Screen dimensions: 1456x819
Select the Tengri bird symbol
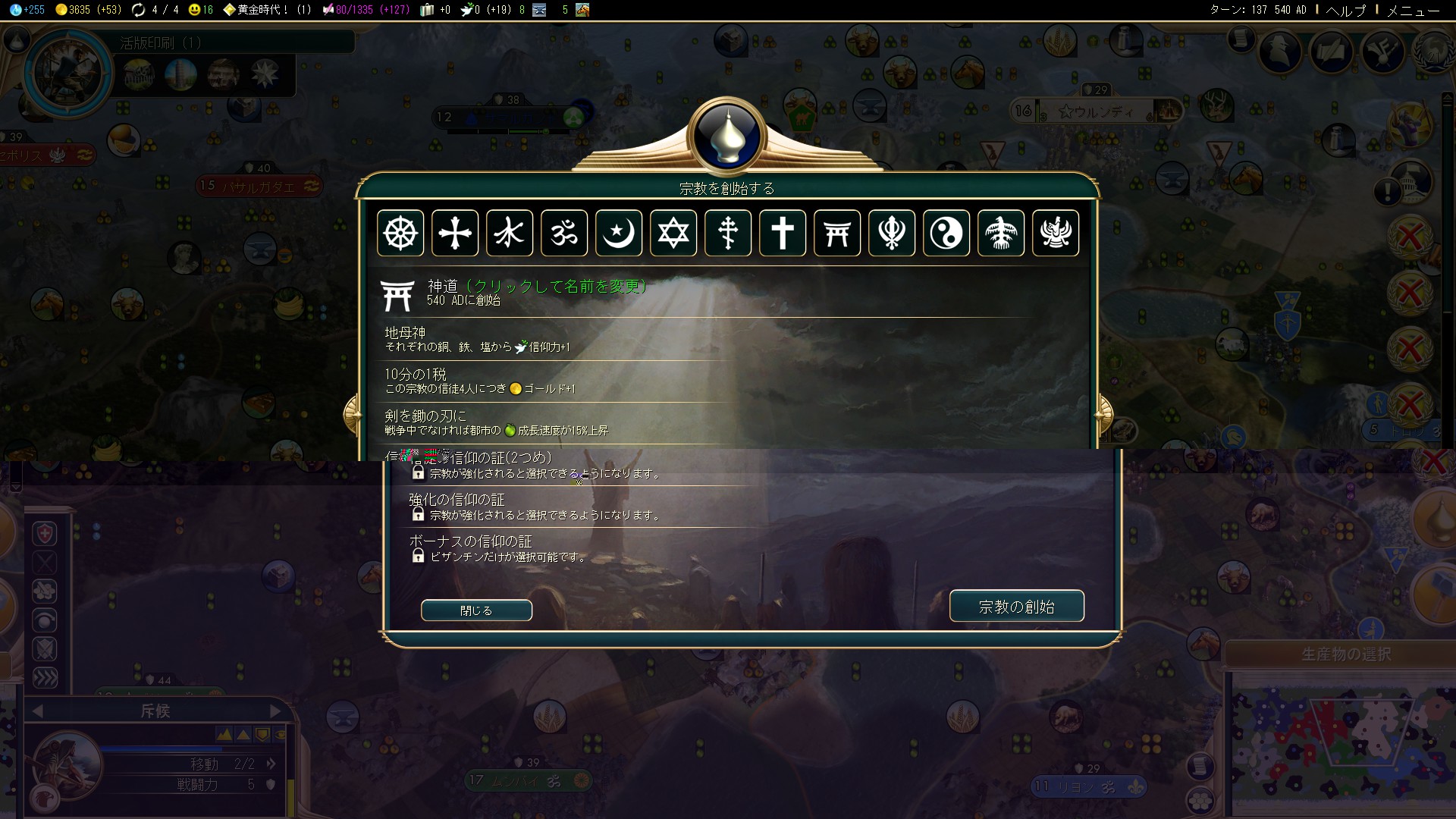pyautogui.click(x=1001, y=233)
